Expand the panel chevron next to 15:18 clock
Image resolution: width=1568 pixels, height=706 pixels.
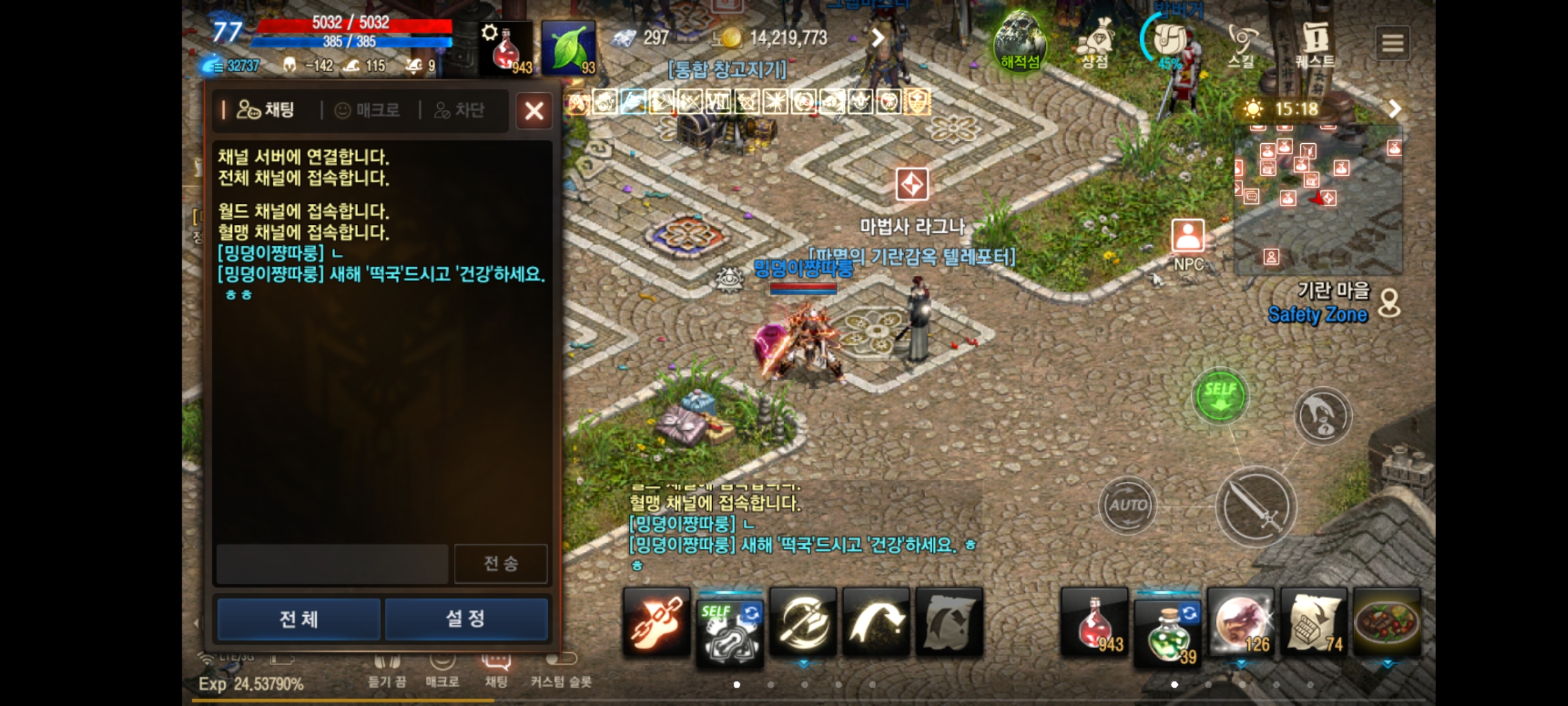pyautogui.click(x=1395, y=109)
